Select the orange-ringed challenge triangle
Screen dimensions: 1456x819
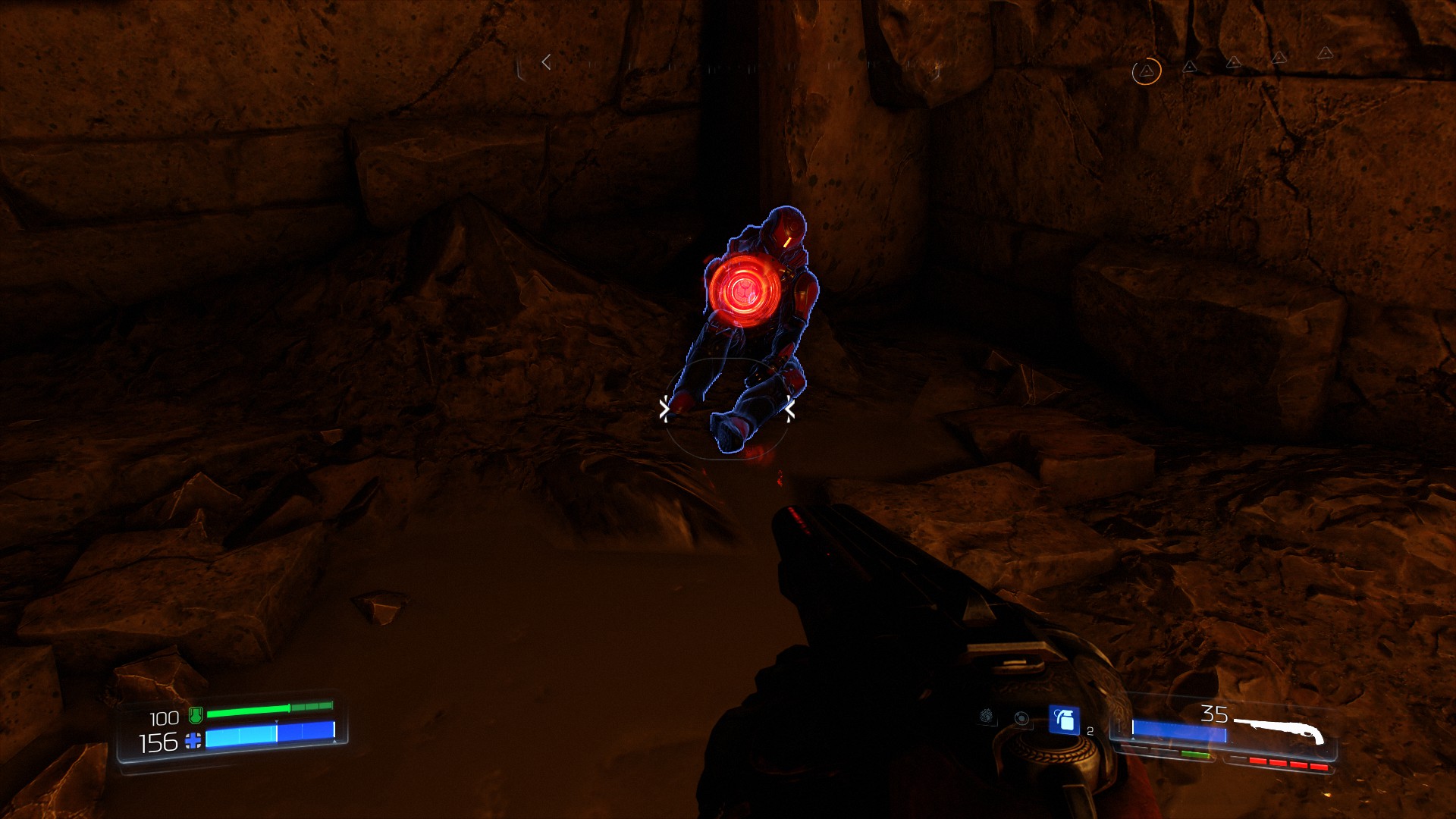(1147, 71)
